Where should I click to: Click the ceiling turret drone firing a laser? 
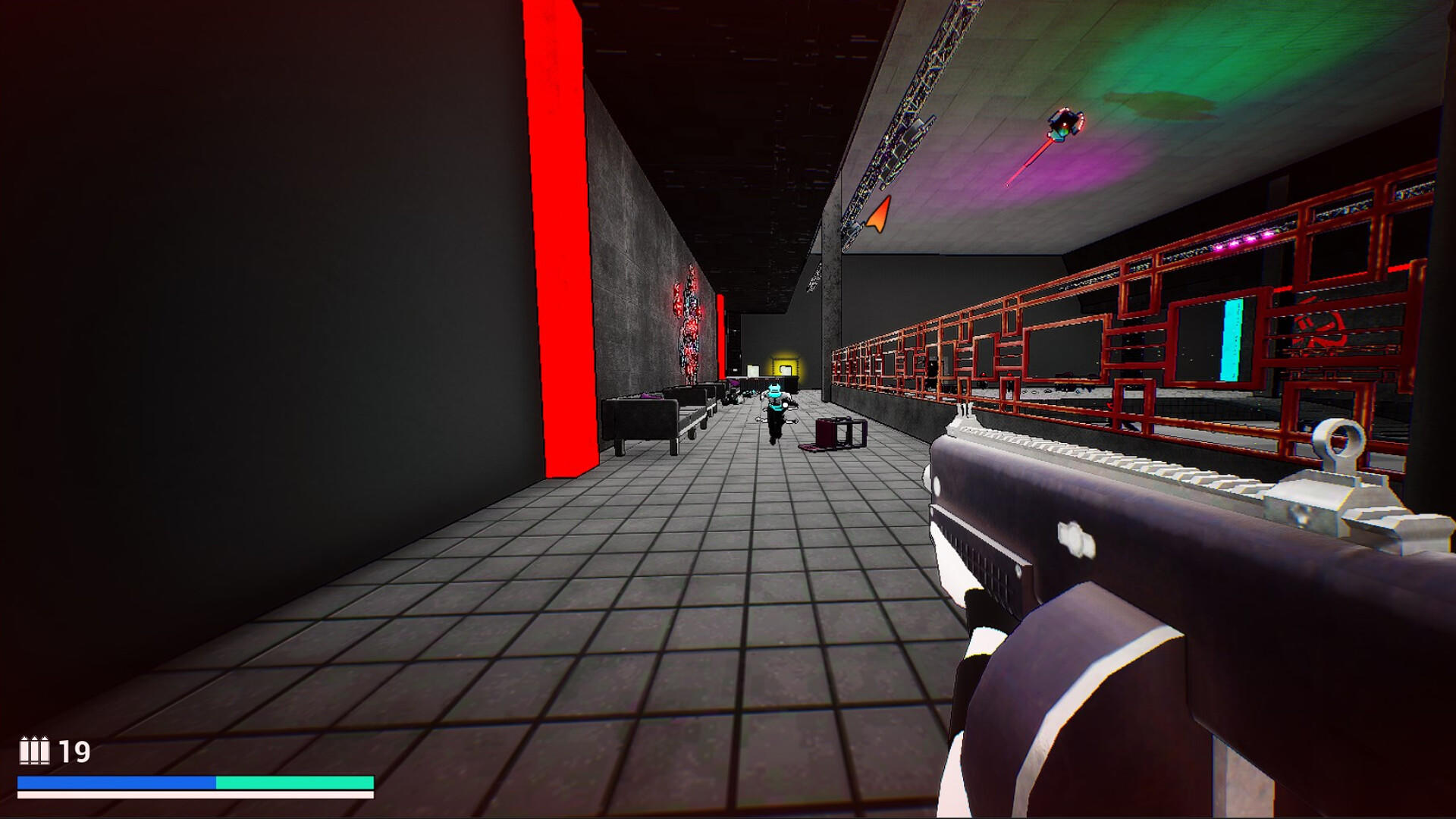coord(1065,124)
